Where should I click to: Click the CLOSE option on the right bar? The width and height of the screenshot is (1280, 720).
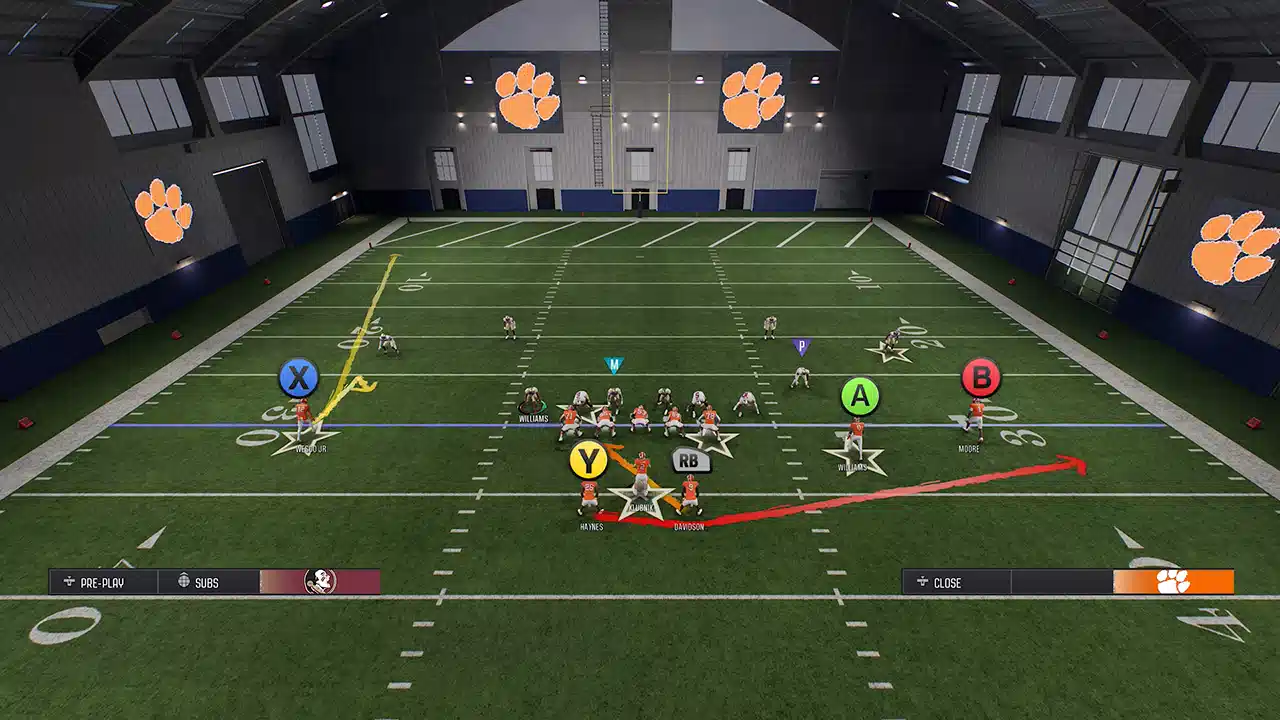click(x=947, y=581)
